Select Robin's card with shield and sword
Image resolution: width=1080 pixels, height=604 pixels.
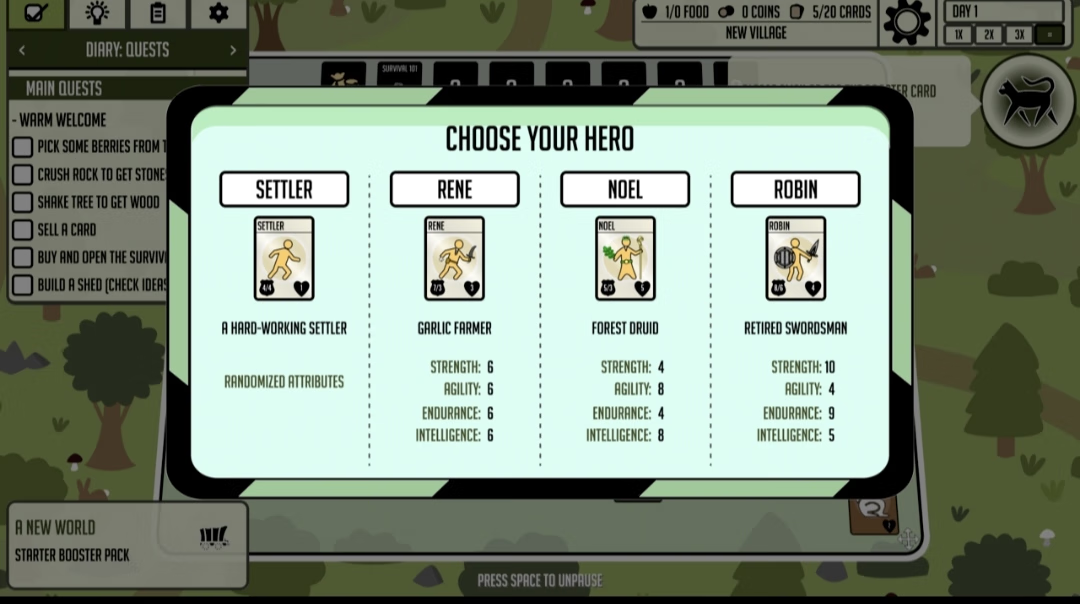pyautogui.click(x=795, y=258)
